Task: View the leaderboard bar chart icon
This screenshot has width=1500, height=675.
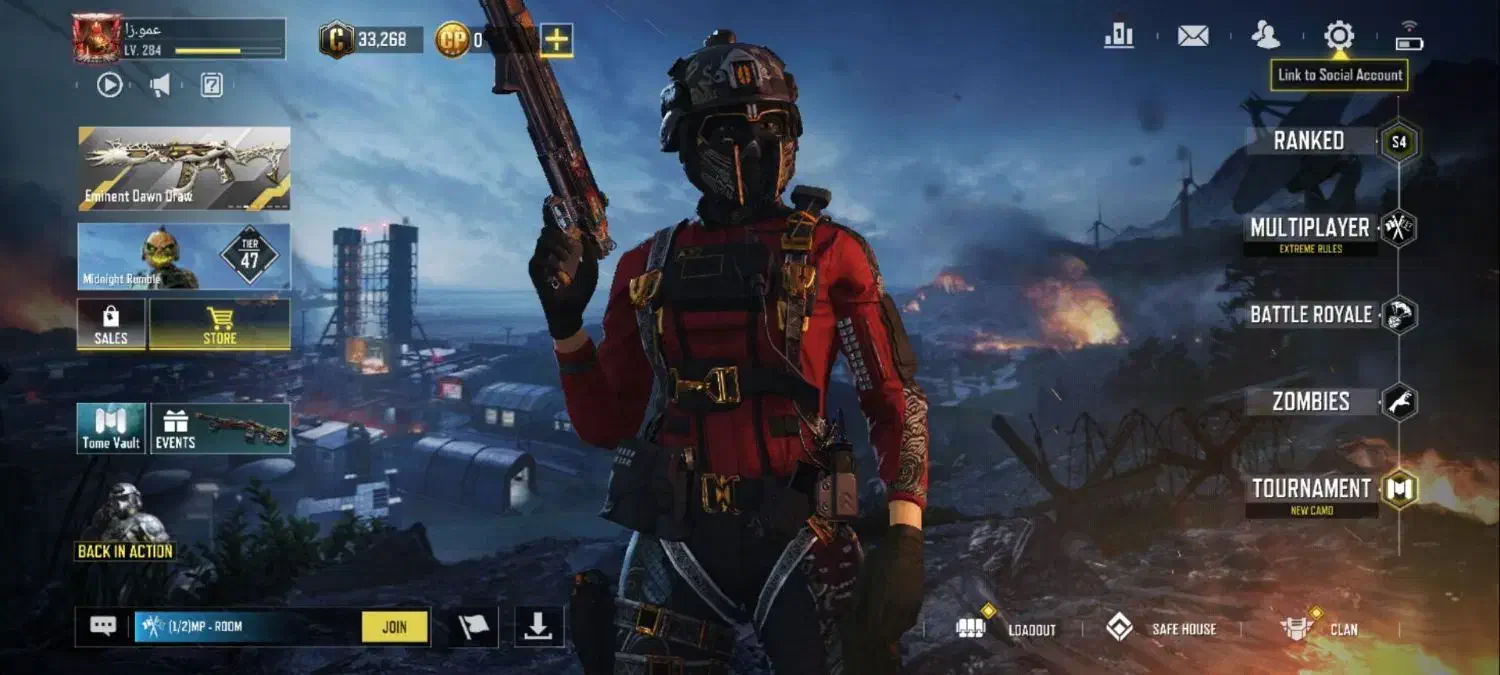Action: click(x=1118, y=37)
